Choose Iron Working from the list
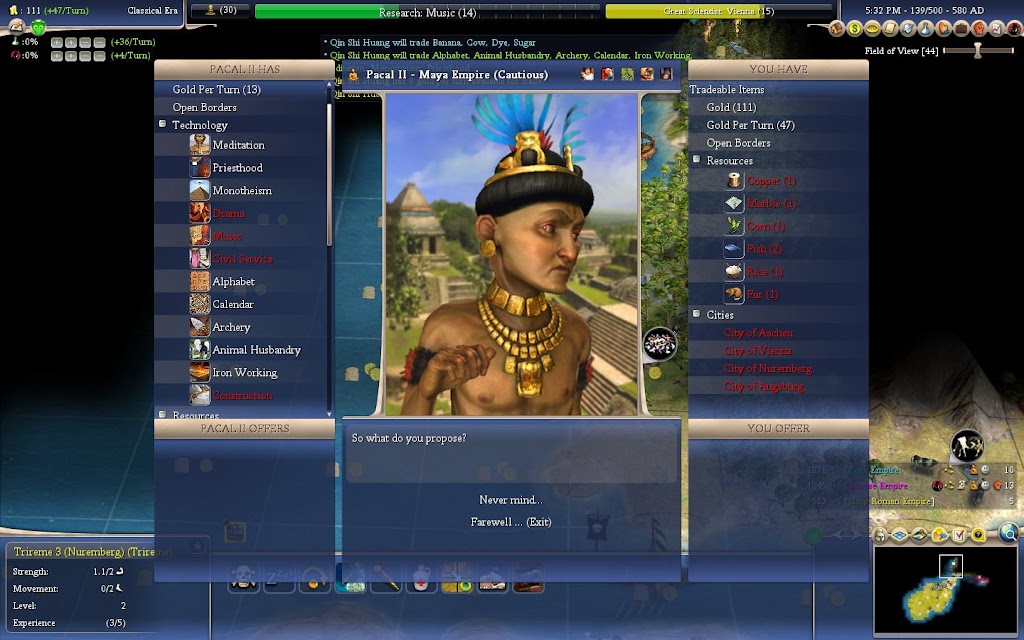 click(244, 373)
